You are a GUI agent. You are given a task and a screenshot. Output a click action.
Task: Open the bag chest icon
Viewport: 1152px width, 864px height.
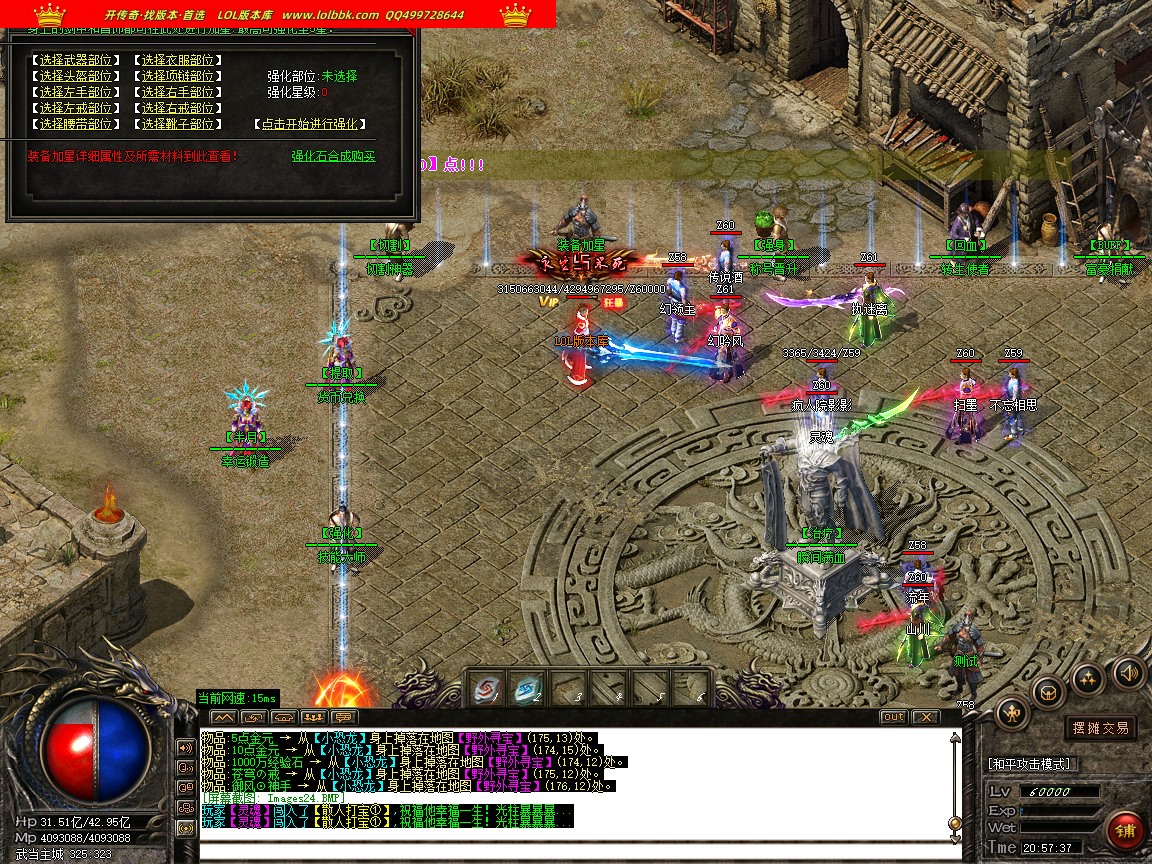(1049, 691)
